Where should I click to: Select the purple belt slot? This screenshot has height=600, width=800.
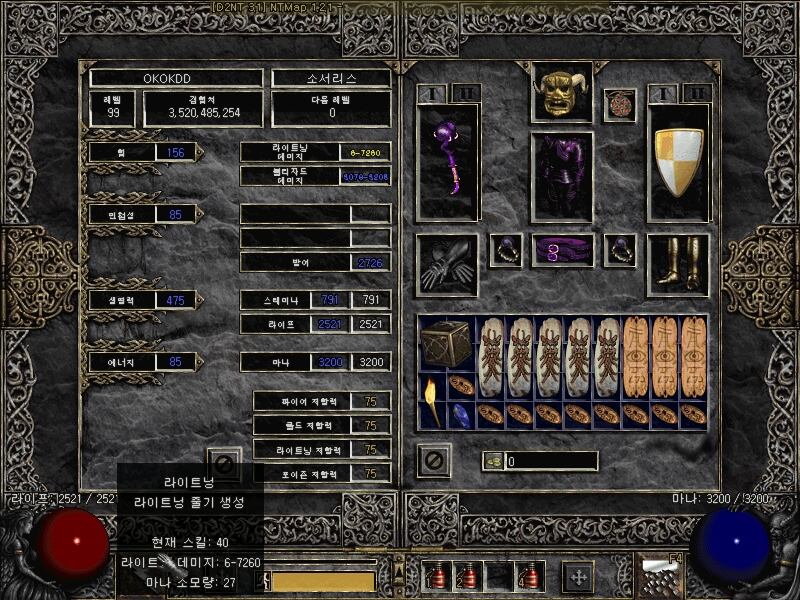click(x=562, y=250)
